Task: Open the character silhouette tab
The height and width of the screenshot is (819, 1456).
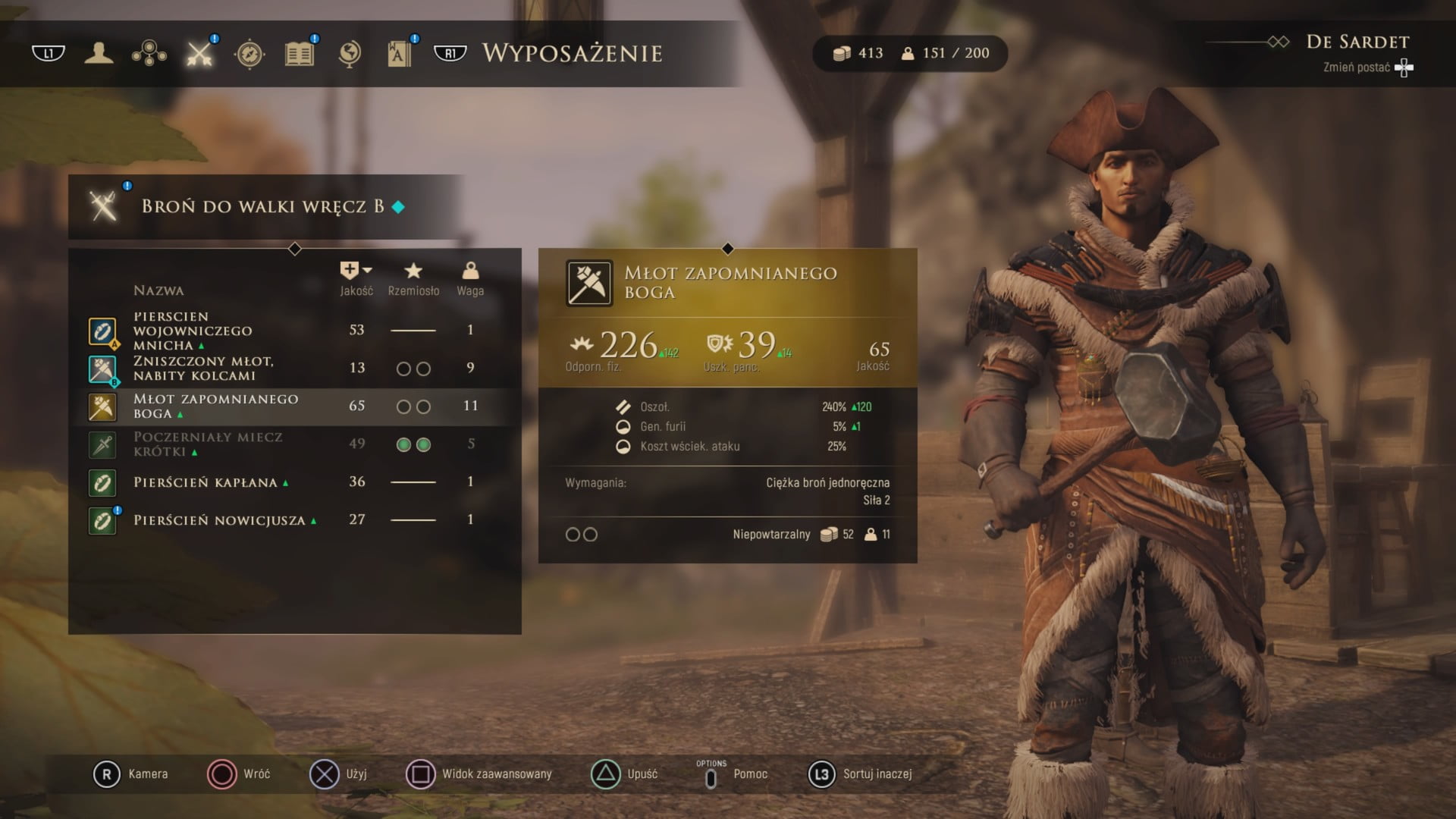Action: click(99, 53)
